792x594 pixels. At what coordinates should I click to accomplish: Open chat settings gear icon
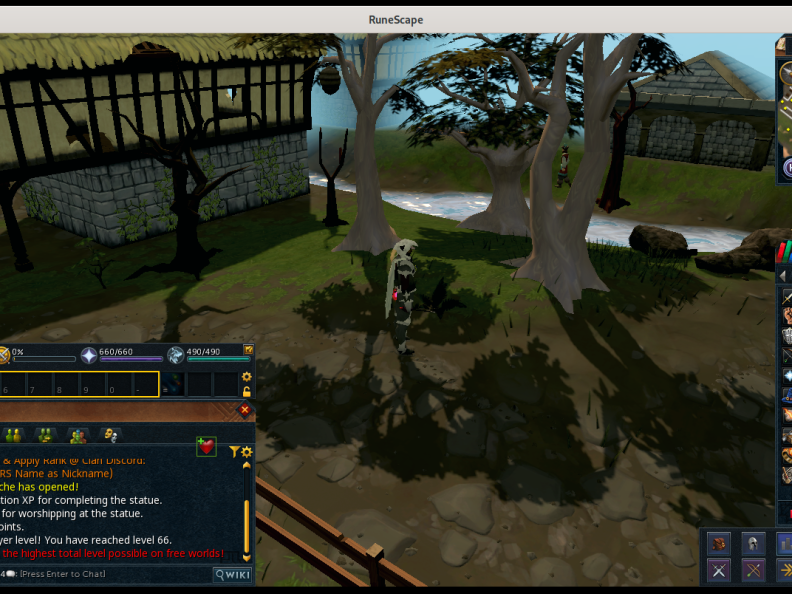[247, 452]
